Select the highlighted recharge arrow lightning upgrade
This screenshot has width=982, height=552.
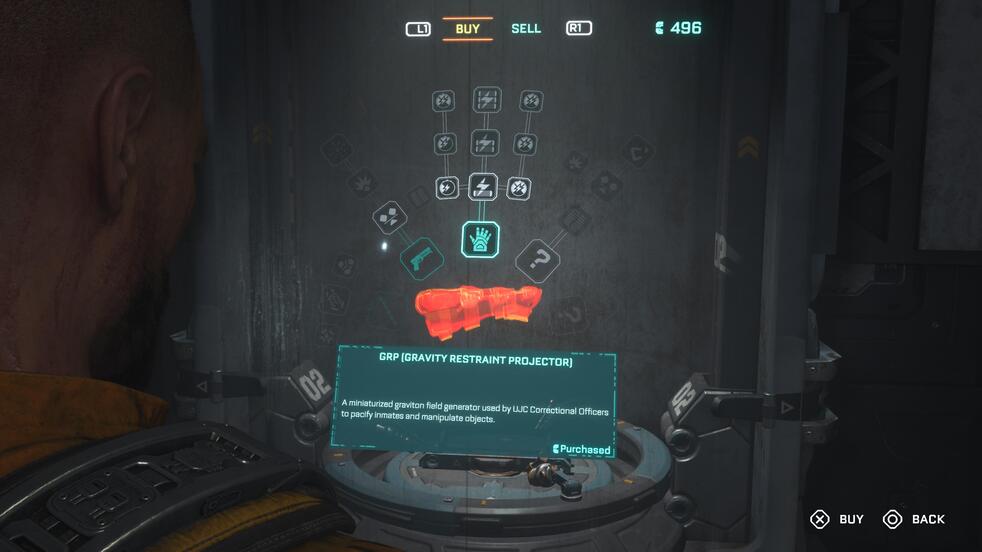tap(446, 187)
